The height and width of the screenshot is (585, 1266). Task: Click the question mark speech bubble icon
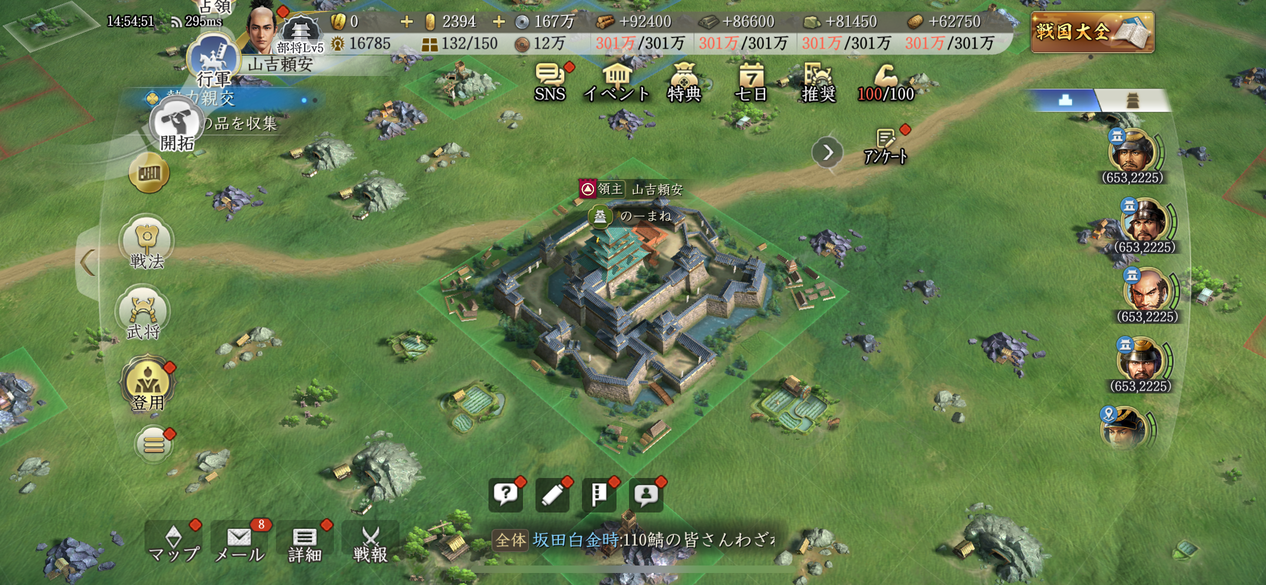[506, 495]
